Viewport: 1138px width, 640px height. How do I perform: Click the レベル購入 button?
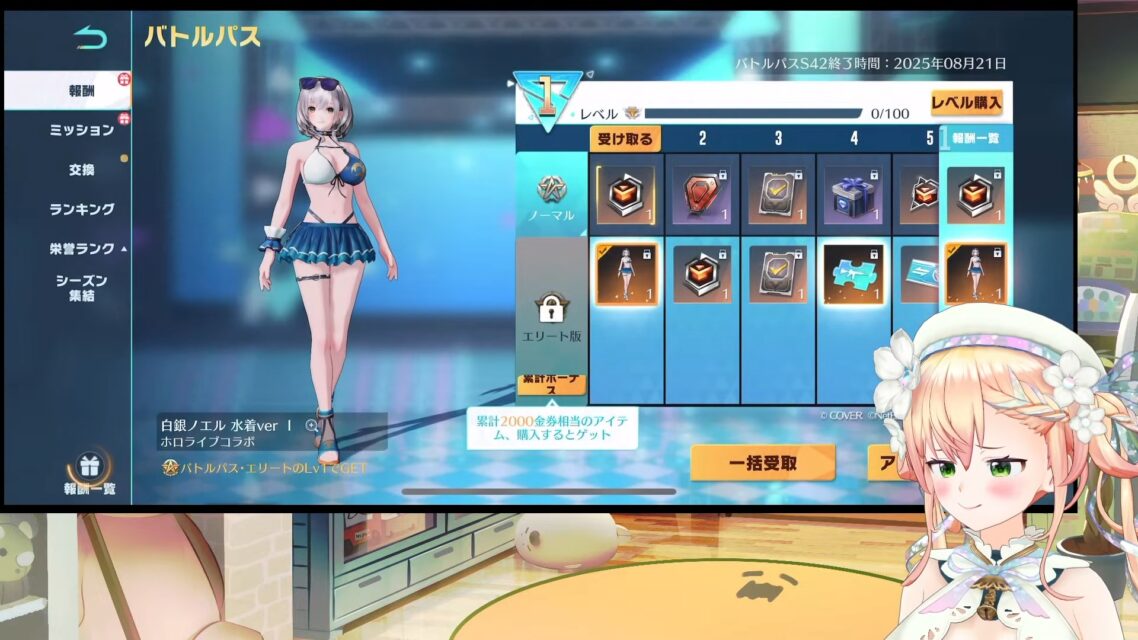965,103
